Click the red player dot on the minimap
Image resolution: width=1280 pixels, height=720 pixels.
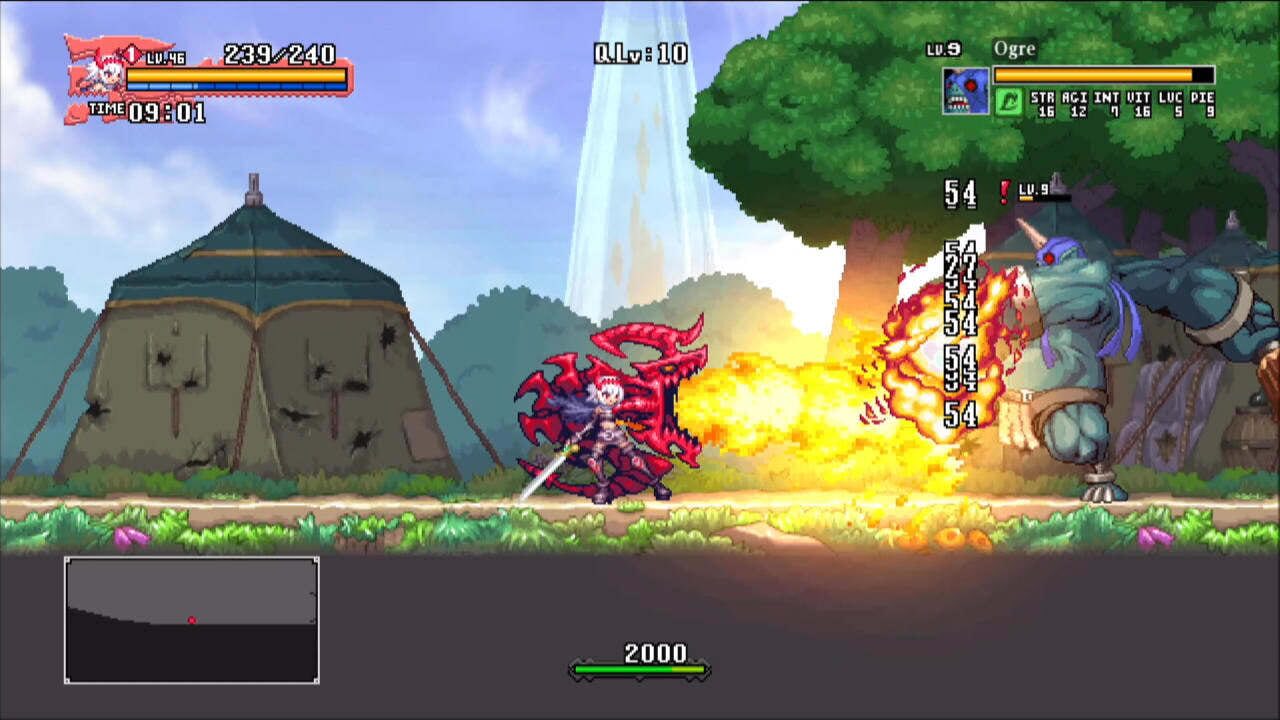coord(193,618)
